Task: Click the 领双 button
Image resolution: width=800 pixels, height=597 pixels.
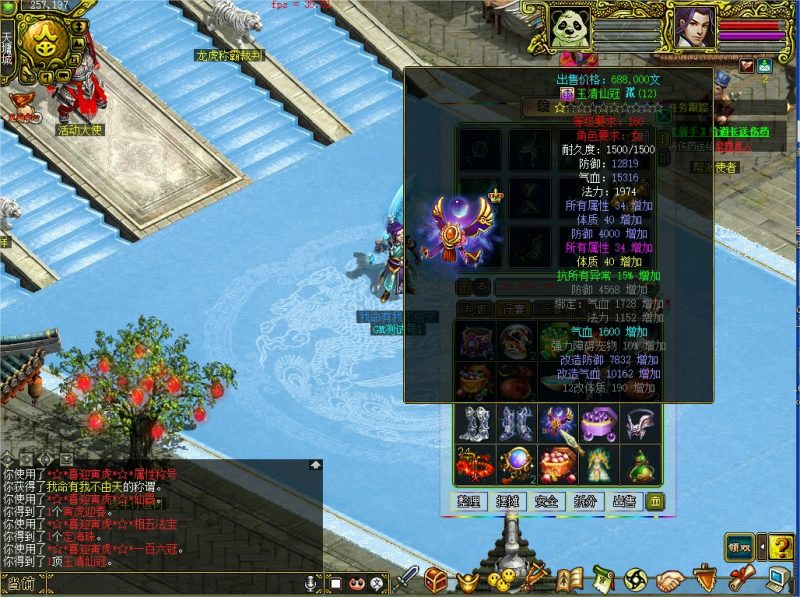Action: pos(738,547)
